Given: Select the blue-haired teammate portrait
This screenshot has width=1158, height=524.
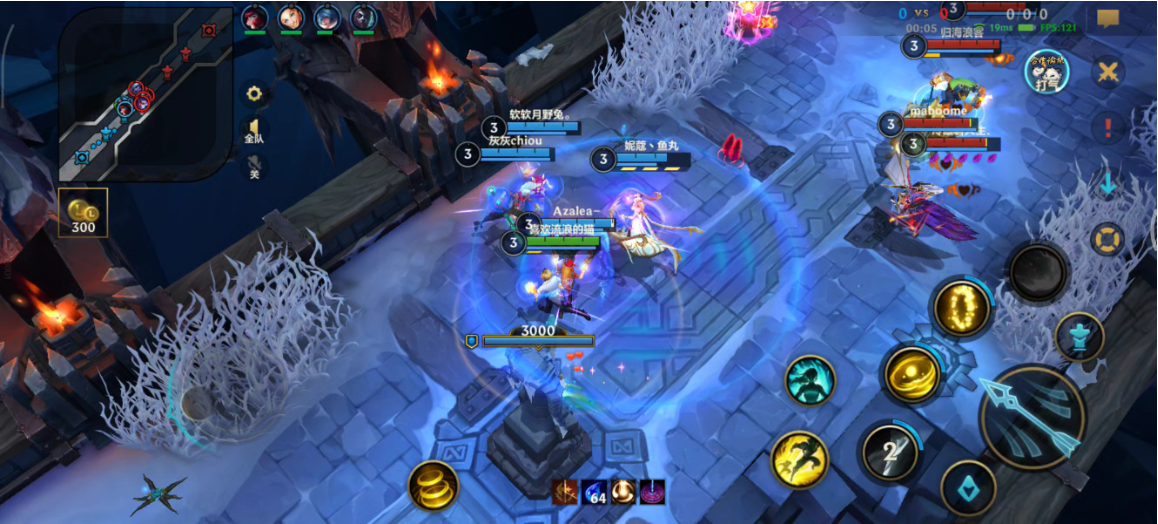Looking at the screenshot, I should (327, 17).
